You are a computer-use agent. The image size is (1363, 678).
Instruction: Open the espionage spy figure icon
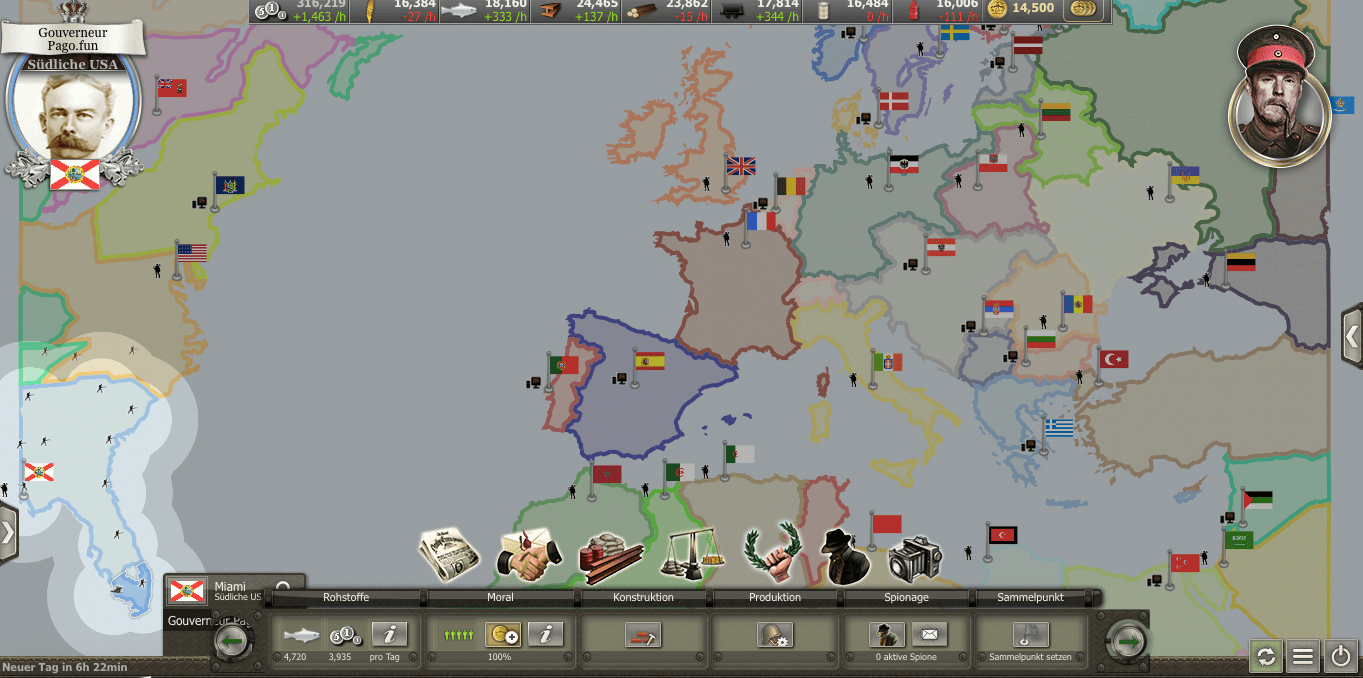point(845,555)
